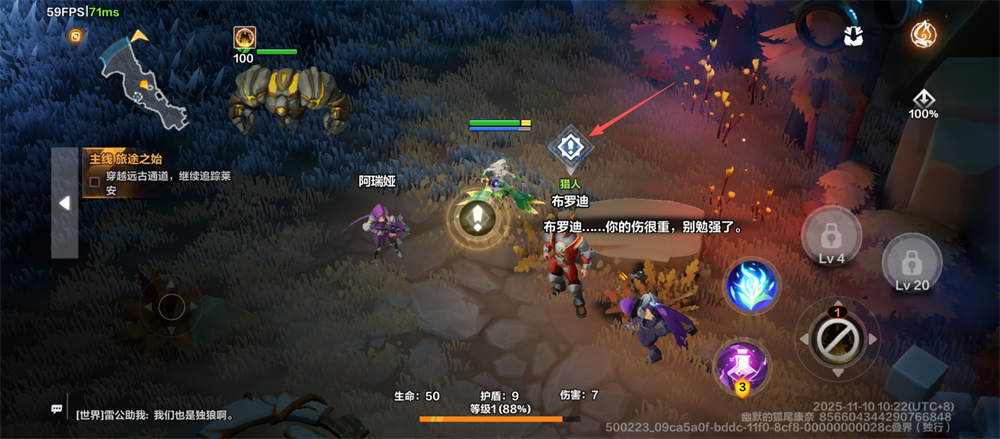Open the orange campfire icon menu
Viewport: 1000px width, 439px height.
[923, 34]
